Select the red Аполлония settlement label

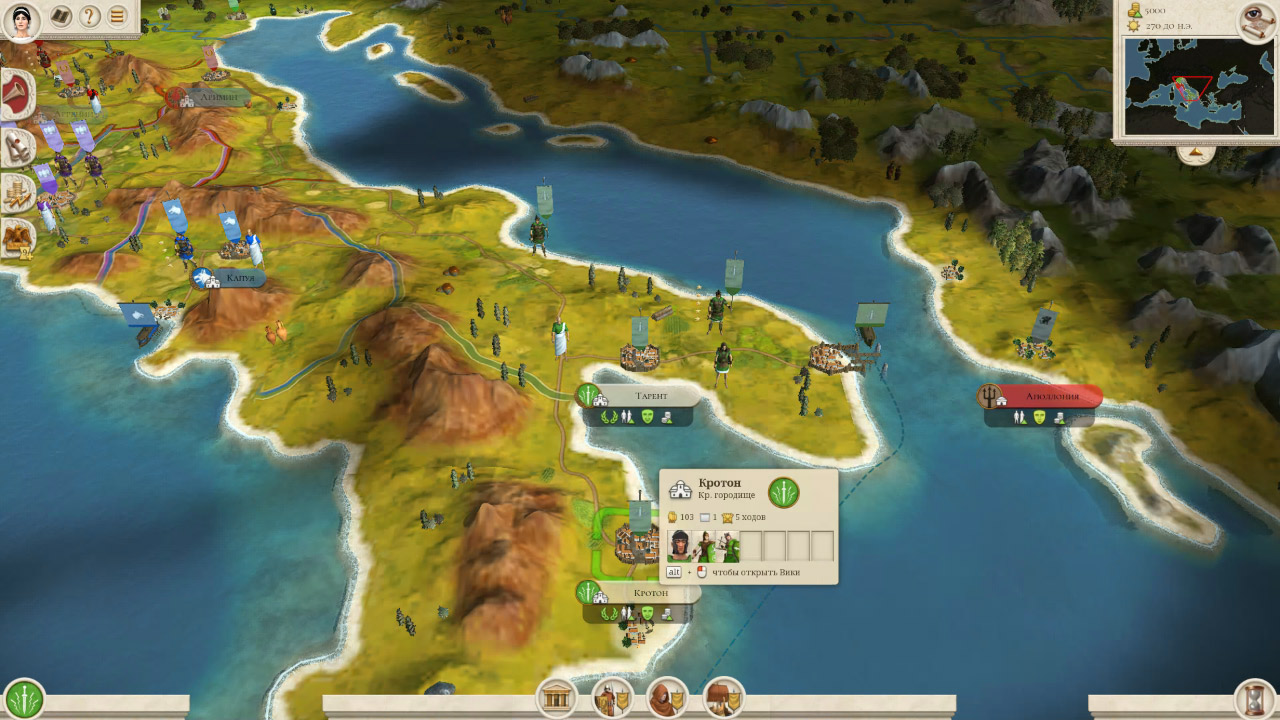pyautogui.click(x=1052, y=397)
